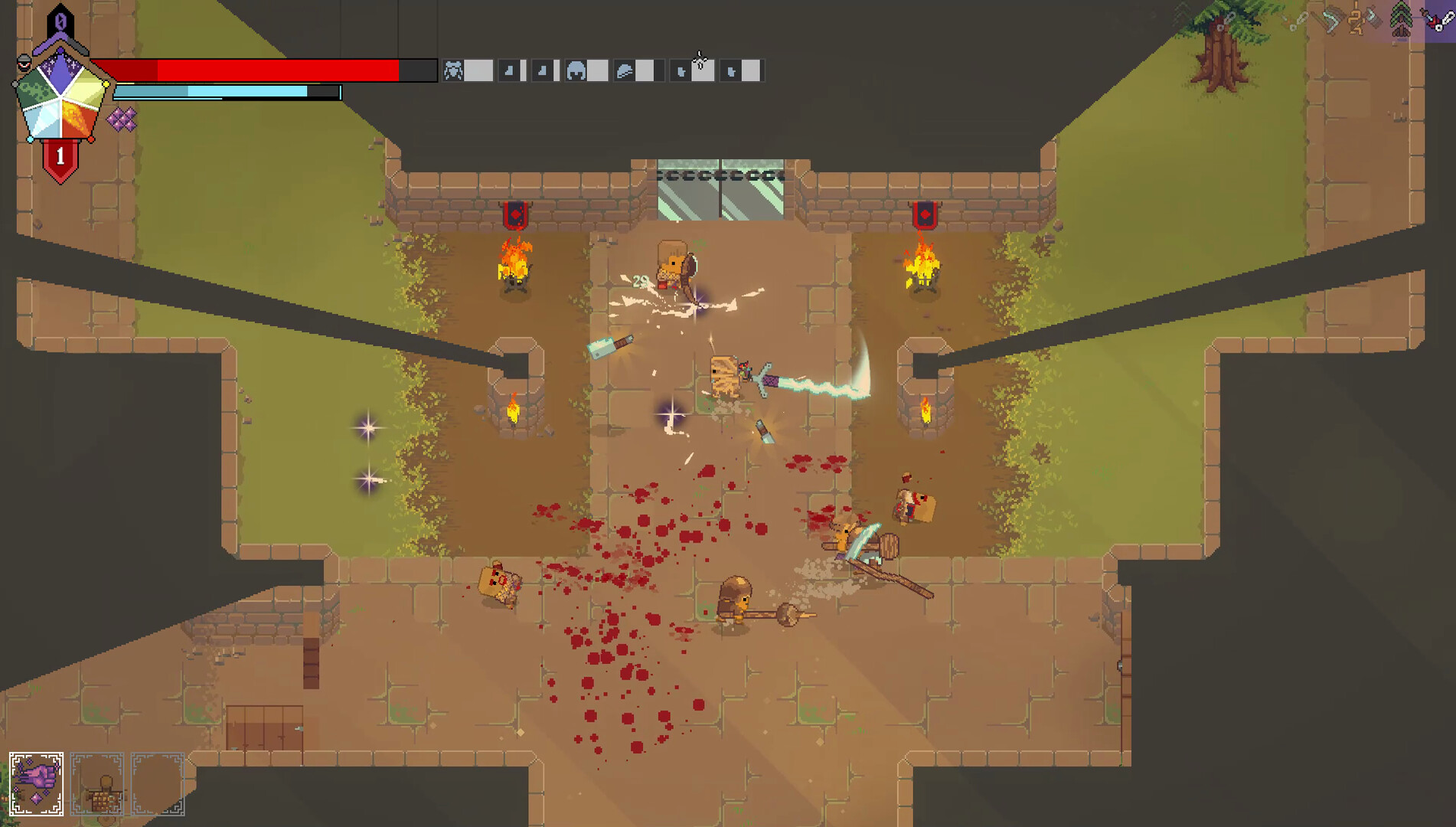Click the red health bar

tap(253, 69)
